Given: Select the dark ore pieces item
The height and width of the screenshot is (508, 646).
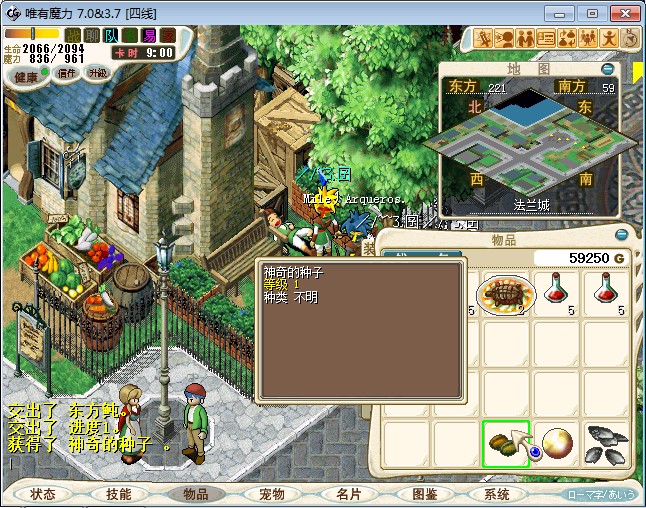Looking at the screenshot, I should click(606, 444).
